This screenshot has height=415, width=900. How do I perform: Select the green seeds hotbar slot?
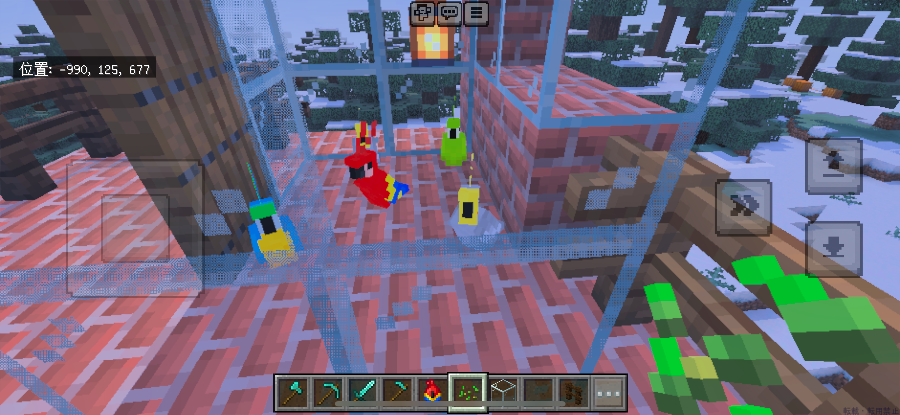click(x=467, y=392)
